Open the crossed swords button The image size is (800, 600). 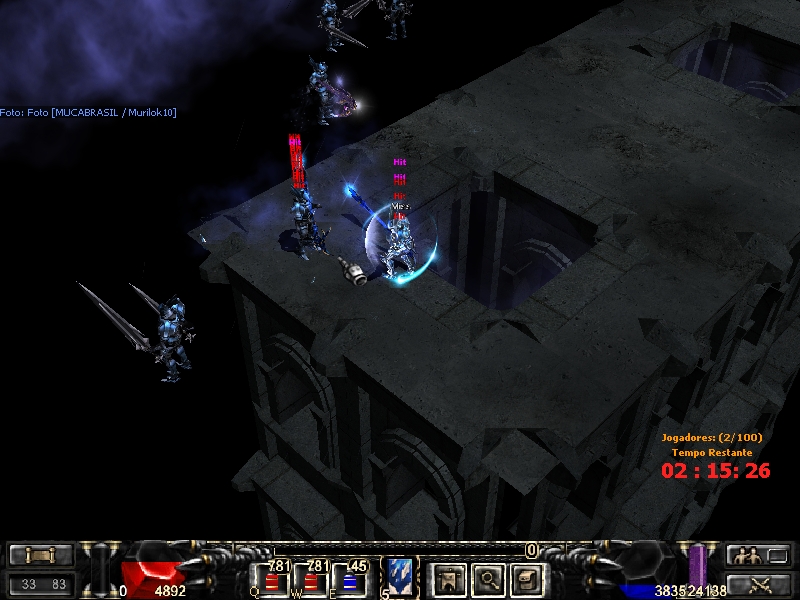tap(758, 584)
